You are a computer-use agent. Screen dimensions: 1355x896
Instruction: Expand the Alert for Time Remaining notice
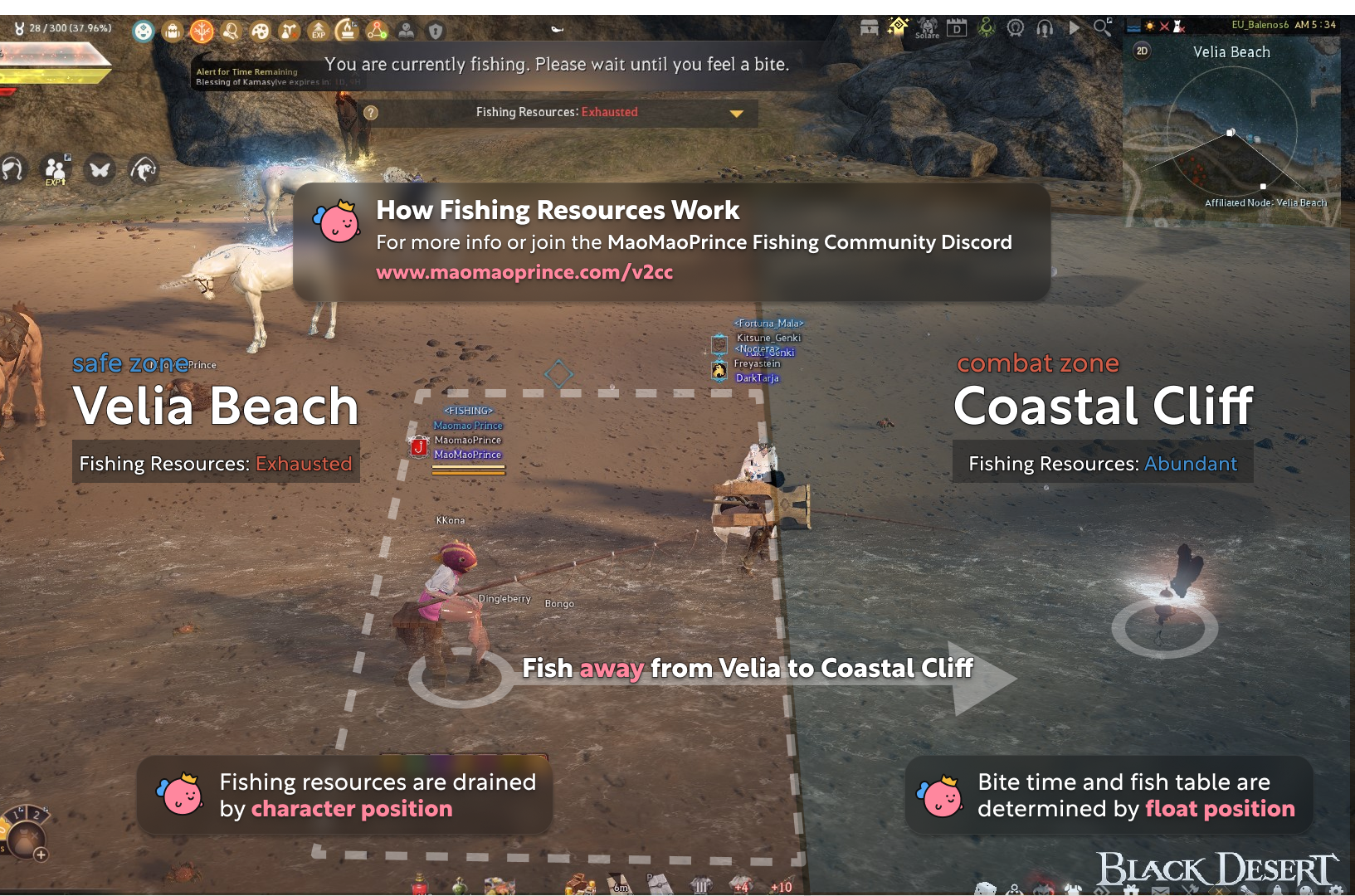pyautogui.click(x=246, y=72)
